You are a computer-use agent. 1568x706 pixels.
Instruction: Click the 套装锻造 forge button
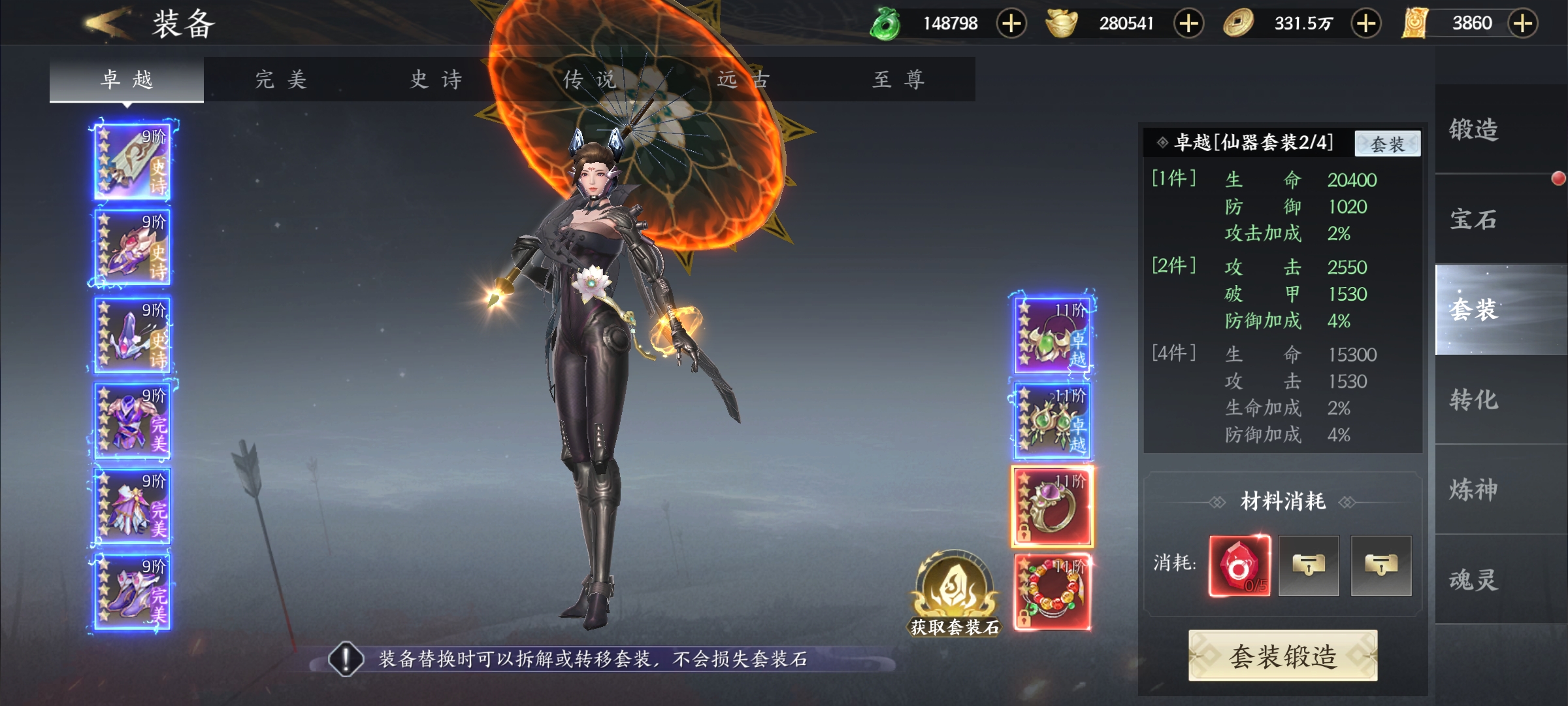click(1283, 656)
